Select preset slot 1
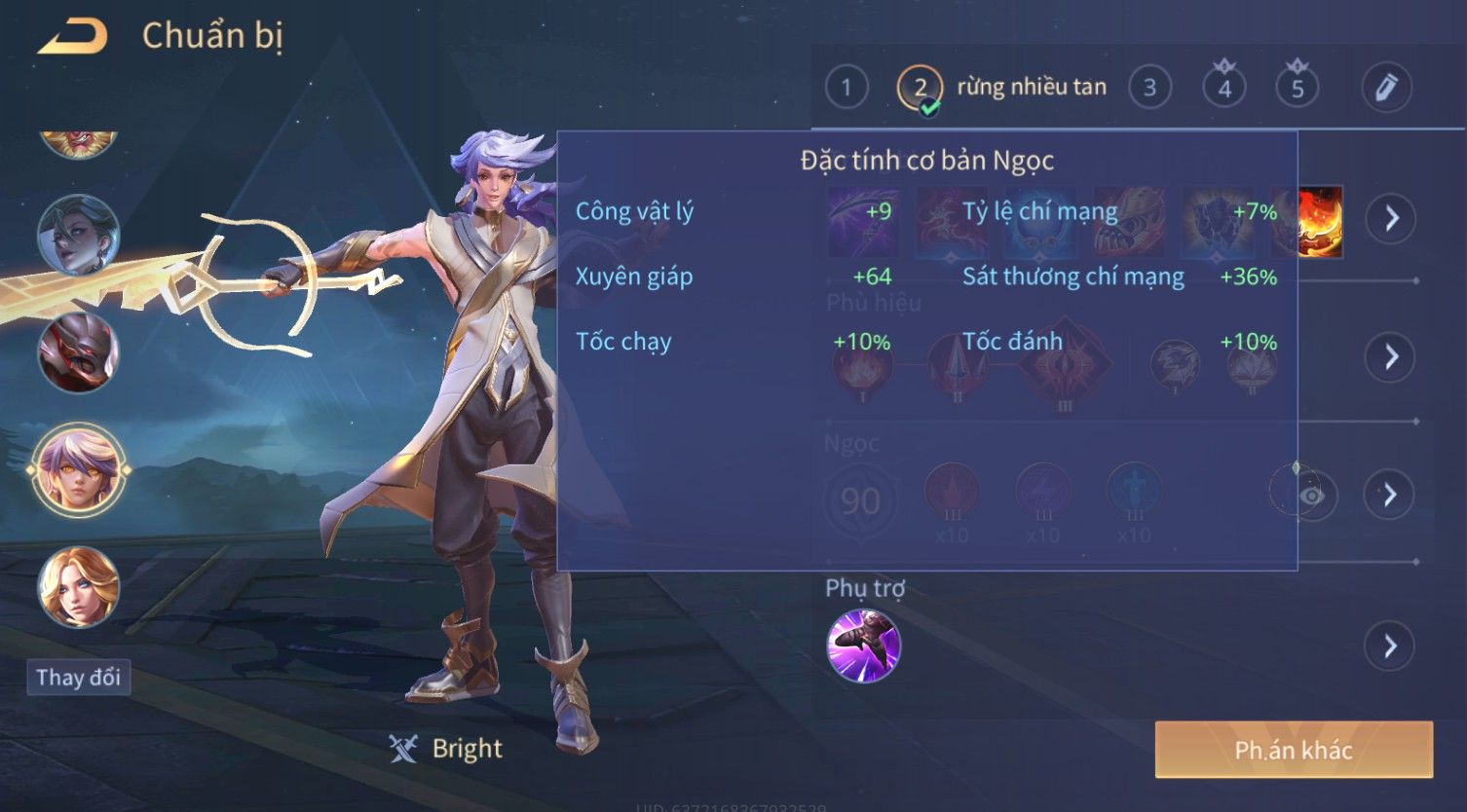1467x812 pixels. [x=846, y=88]
